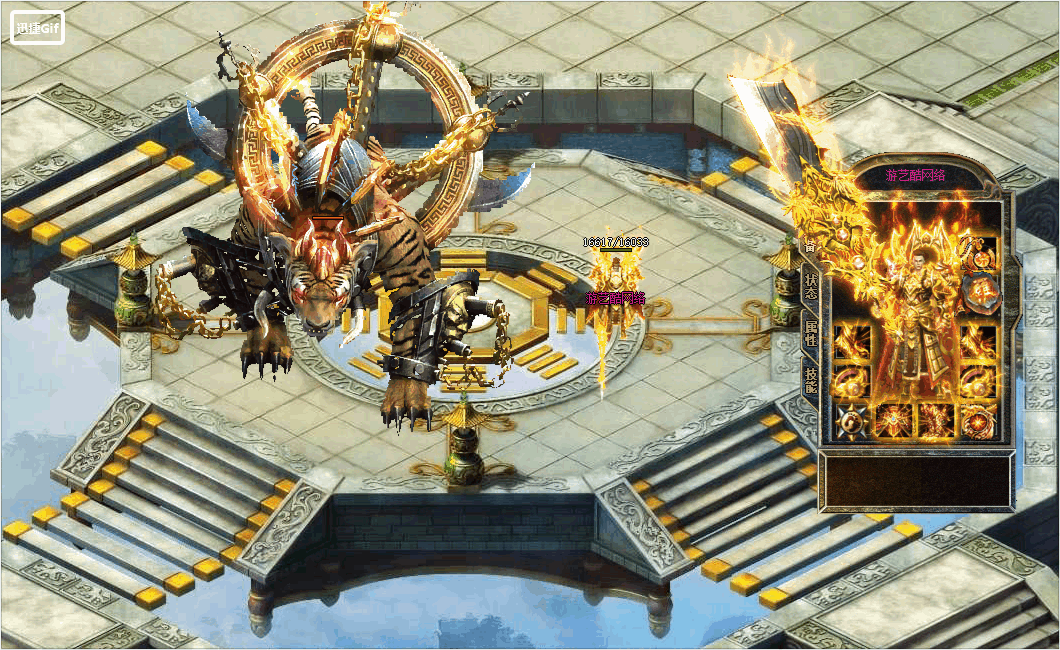Screen dimensions: 1060x650
Task: Inspect the flaming orb equipment slot
Action: coord(978,420)
